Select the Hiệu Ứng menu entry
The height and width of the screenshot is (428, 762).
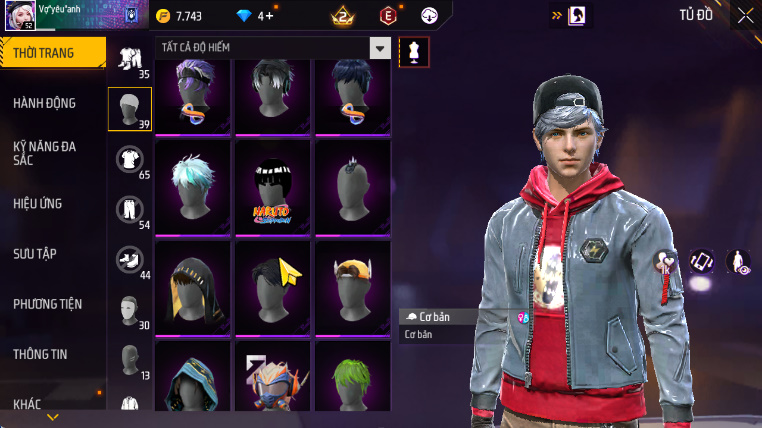tap(38, 203)
